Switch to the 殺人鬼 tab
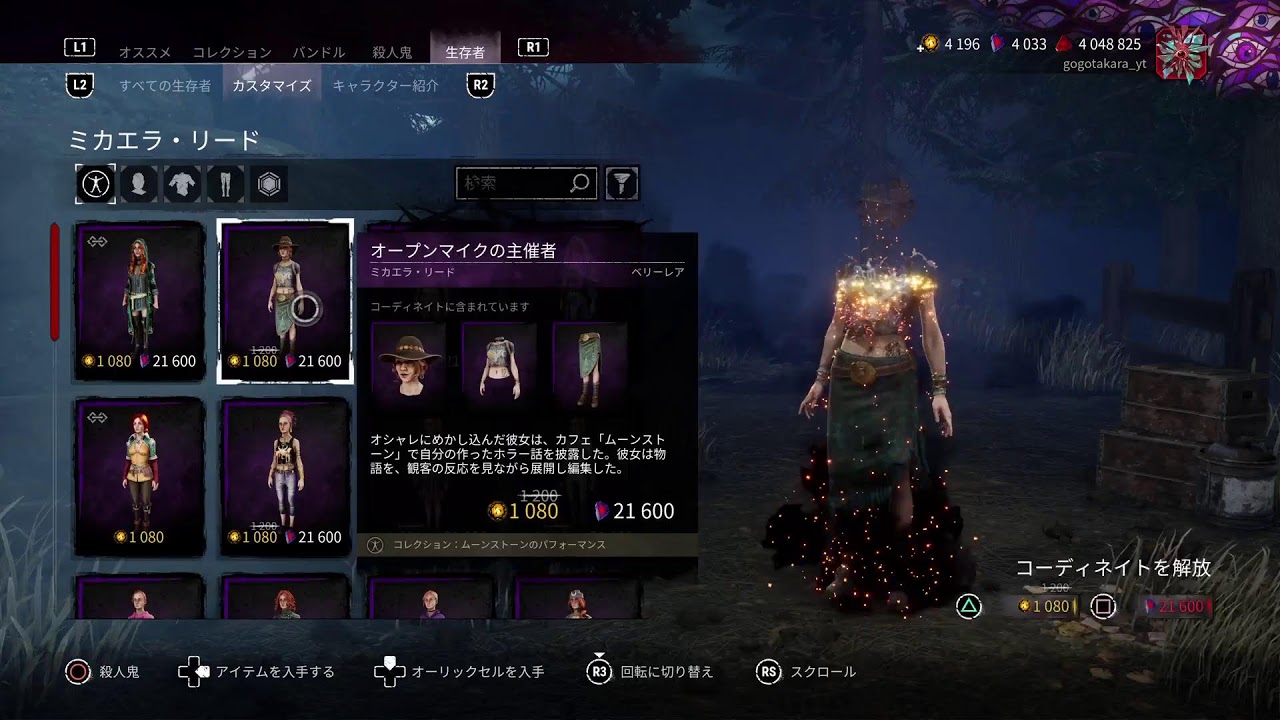 pyautogui.click(x=392, y=52)
